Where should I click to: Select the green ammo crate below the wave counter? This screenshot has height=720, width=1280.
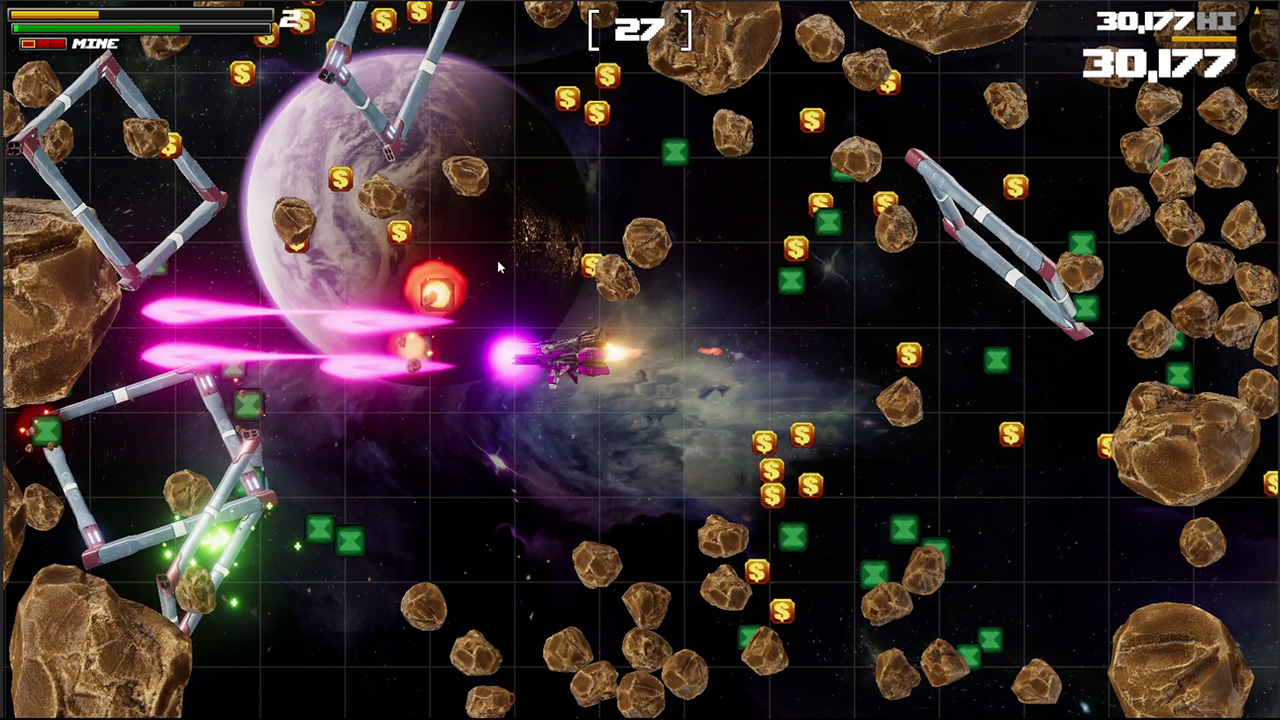[x=676, y=152]
